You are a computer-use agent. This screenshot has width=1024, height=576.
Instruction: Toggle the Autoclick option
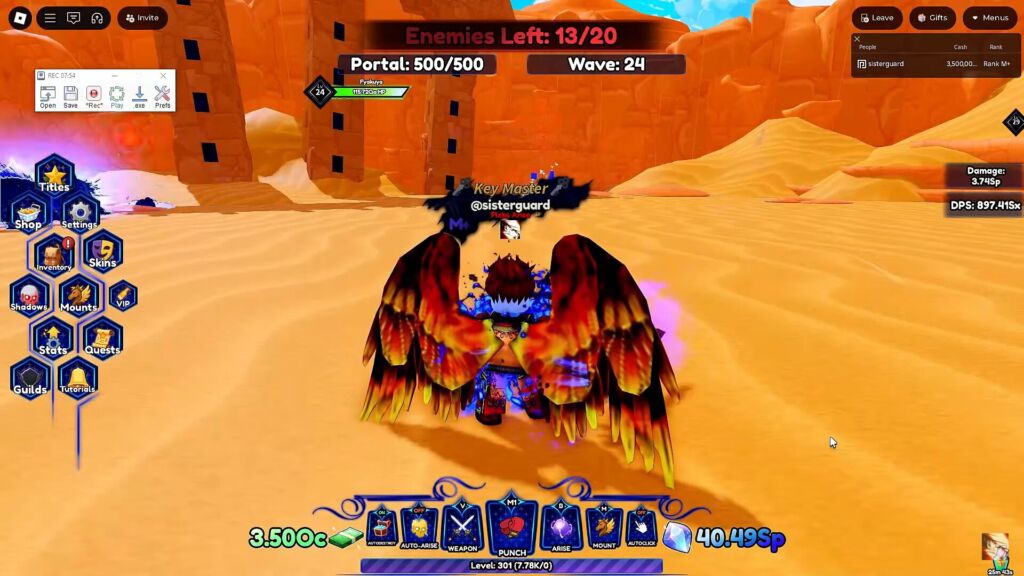pyautogui.click(x=640, y=526)
